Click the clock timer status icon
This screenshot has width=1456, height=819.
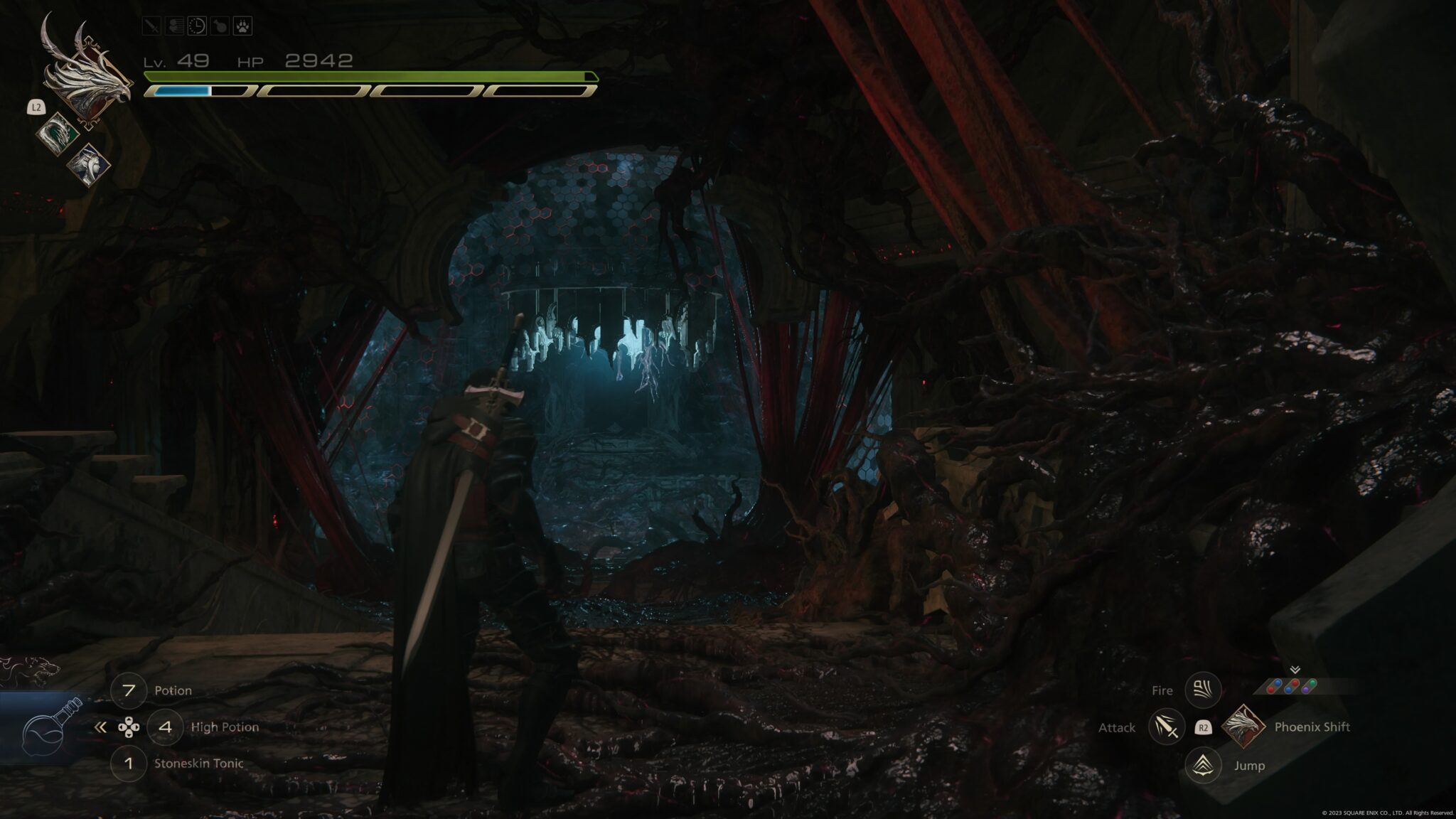tap(197, 26)
